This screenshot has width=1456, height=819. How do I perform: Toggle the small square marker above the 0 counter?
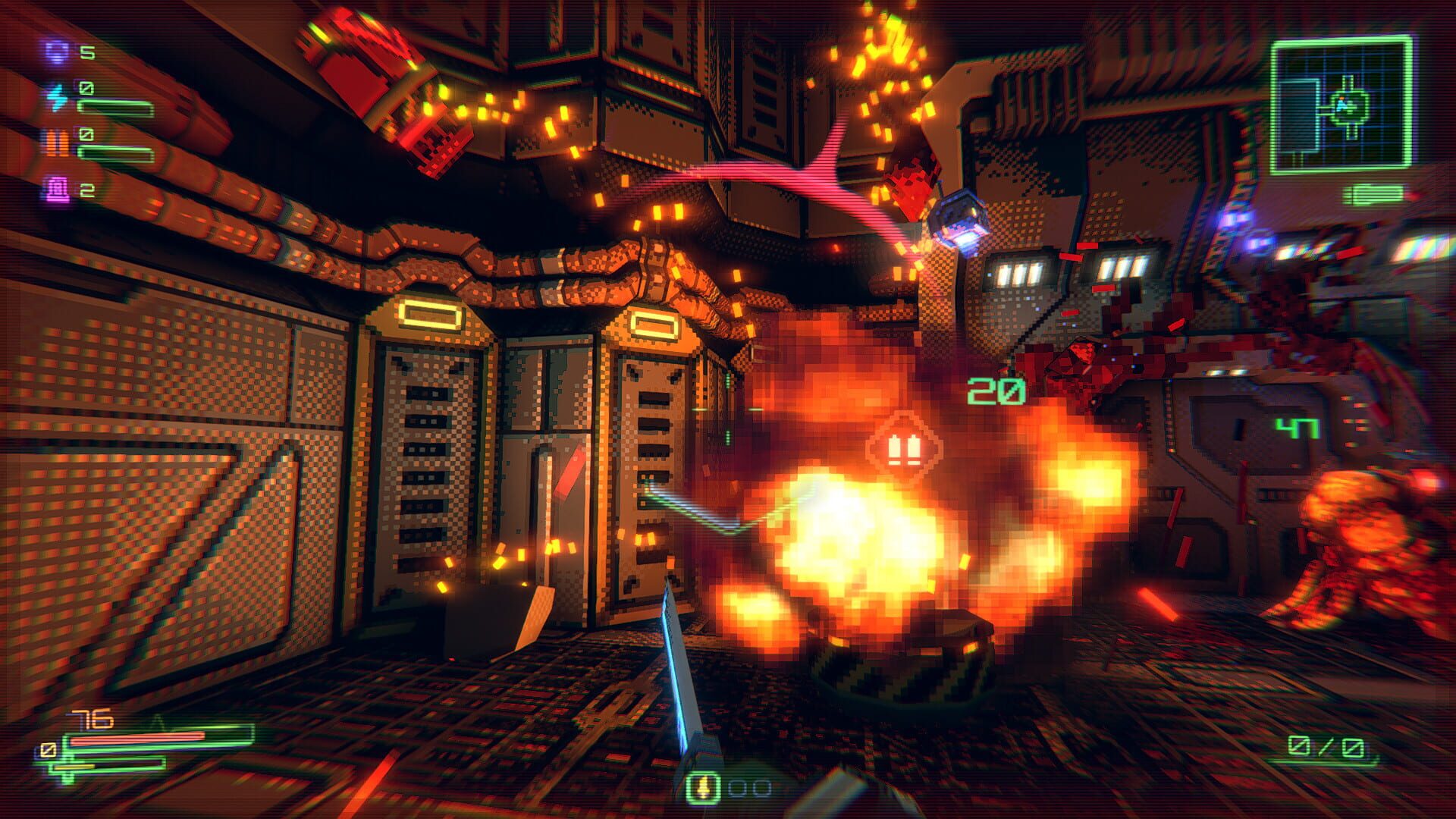(78, 83)
